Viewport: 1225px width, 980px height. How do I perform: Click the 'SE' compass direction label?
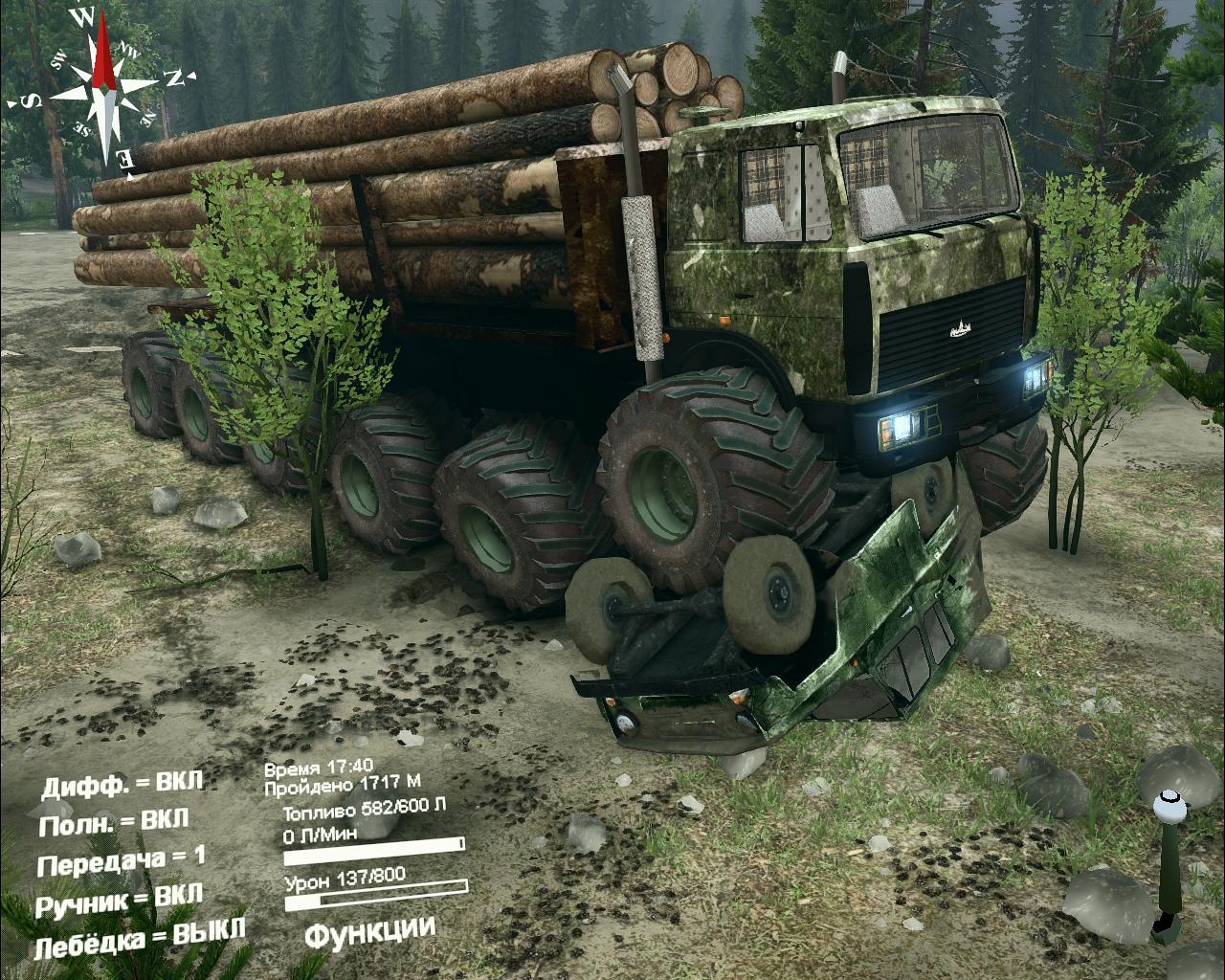point(82,128)
